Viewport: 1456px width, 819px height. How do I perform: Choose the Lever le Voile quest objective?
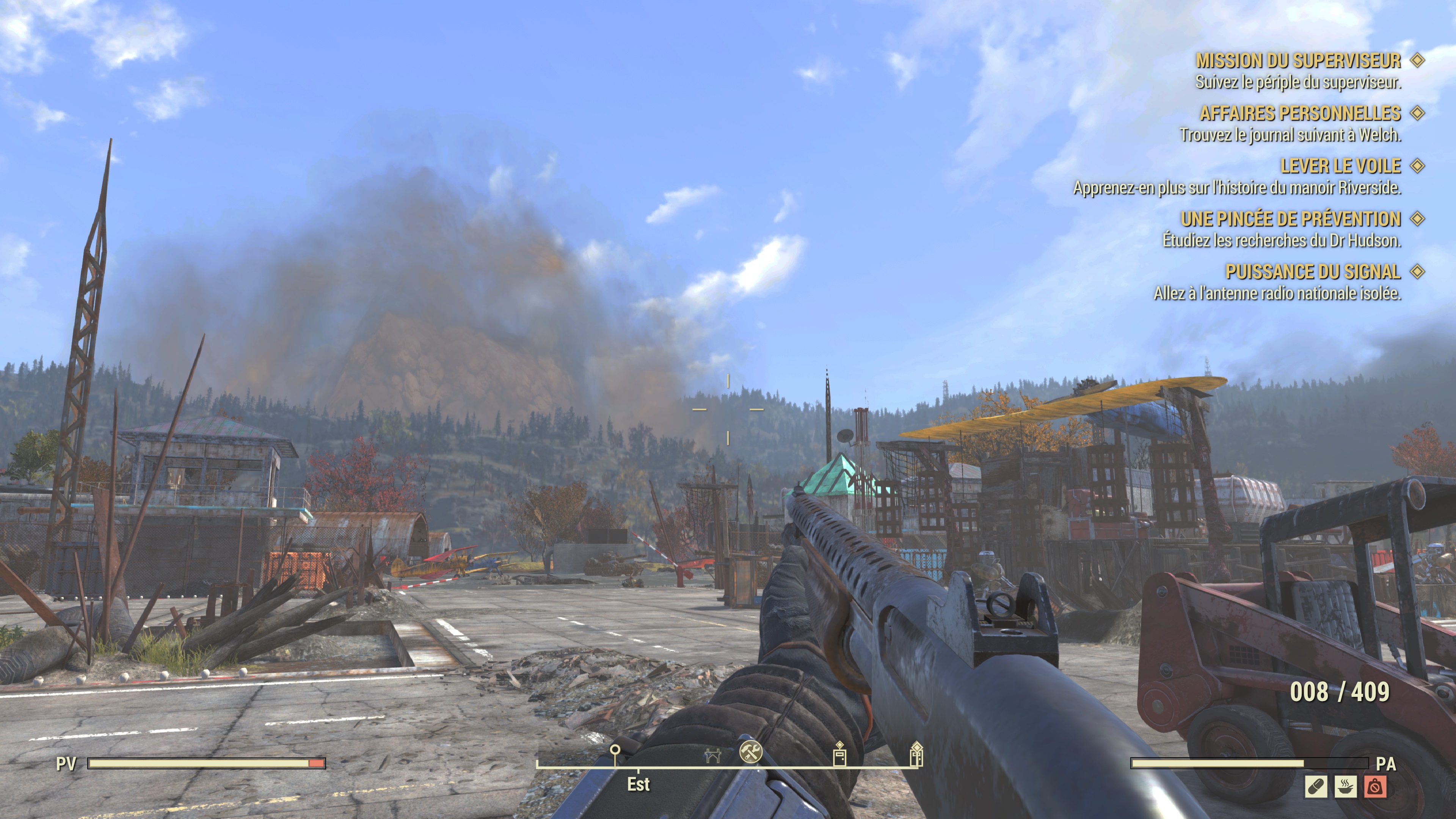[1340, 166]
